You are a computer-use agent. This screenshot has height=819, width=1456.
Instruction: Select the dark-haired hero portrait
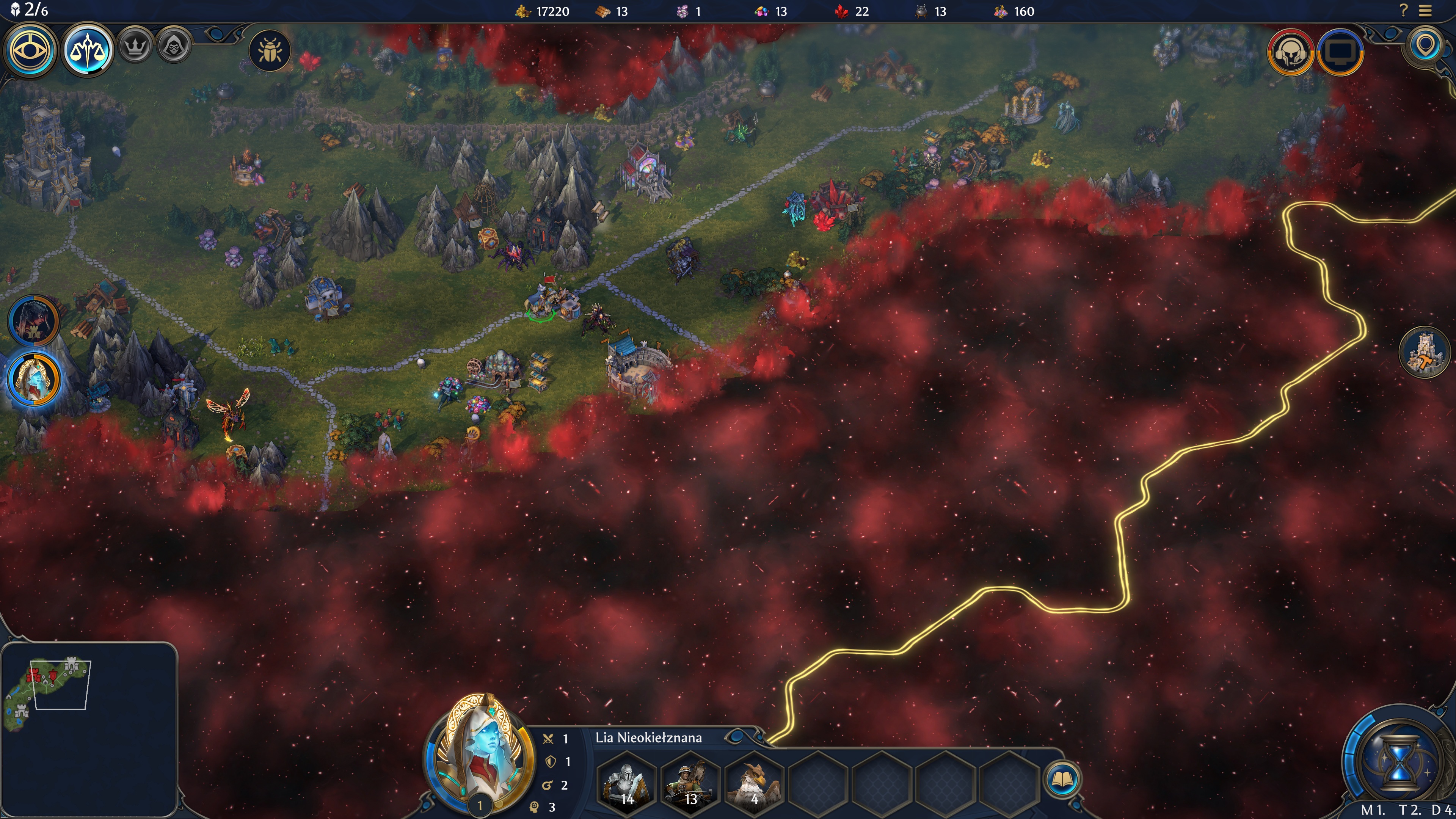coord(34,320)
